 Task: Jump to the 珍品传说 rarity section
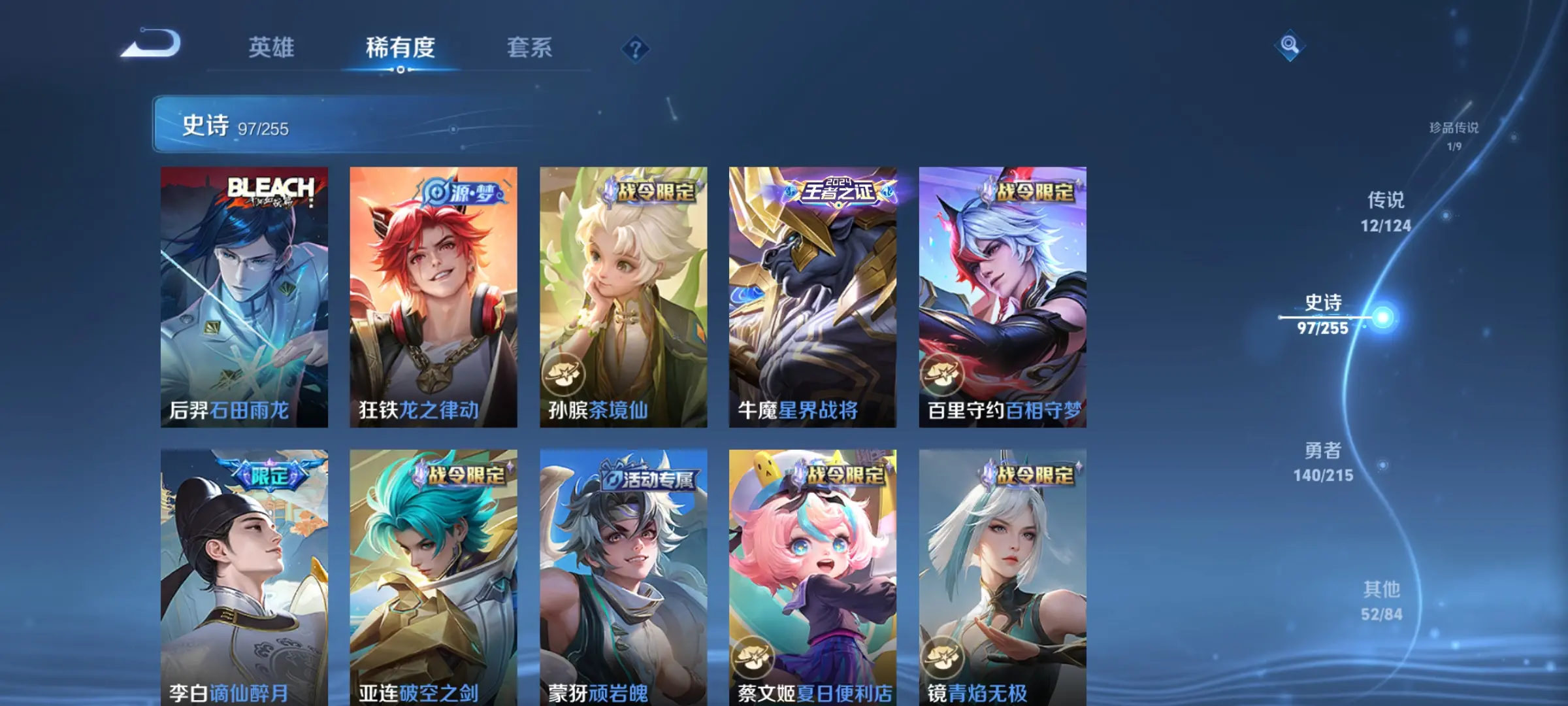pyautogui.click(x=1454, y=135)
